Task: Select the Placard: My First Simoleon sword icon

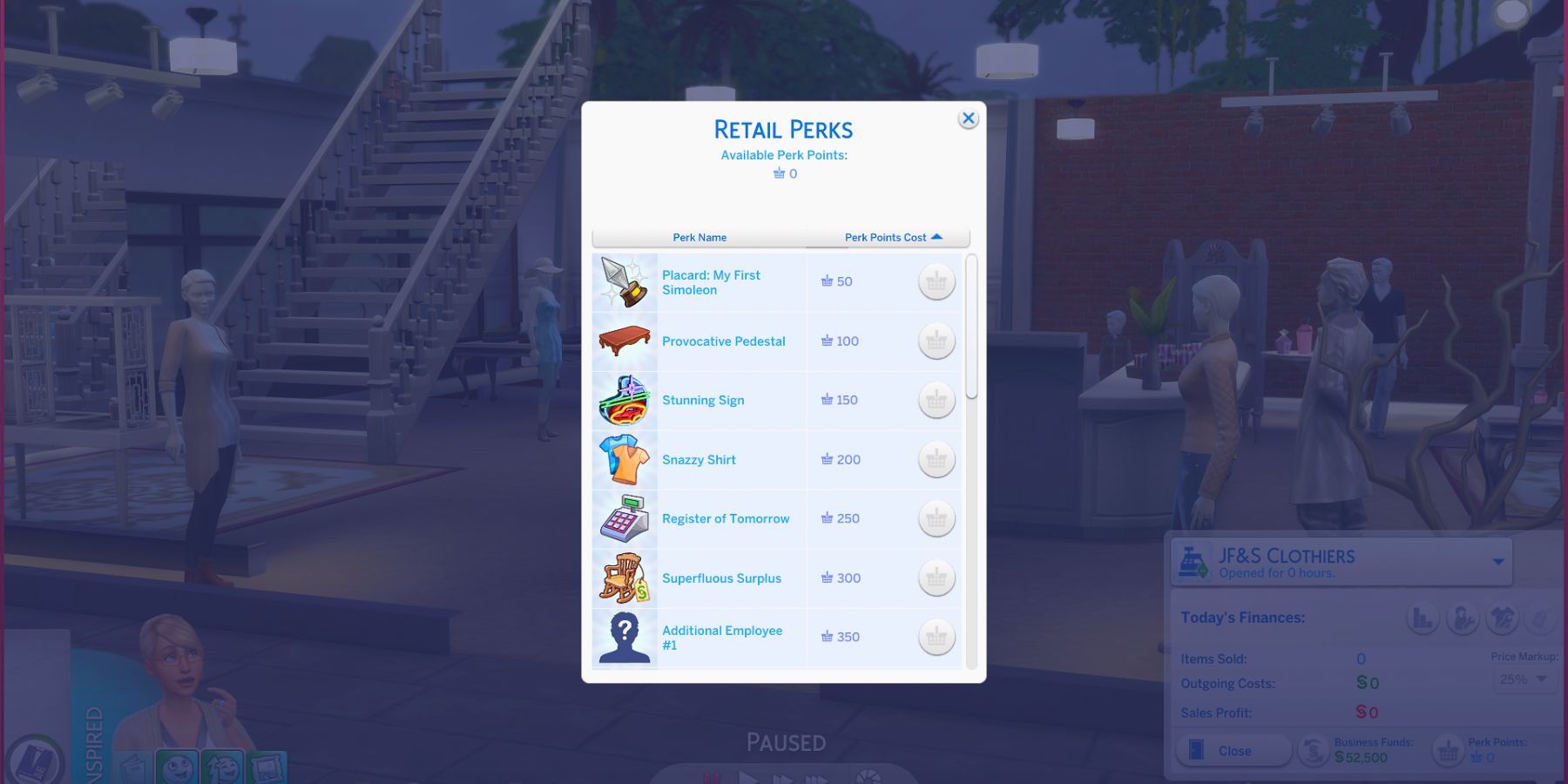Action: click(623, 281)
